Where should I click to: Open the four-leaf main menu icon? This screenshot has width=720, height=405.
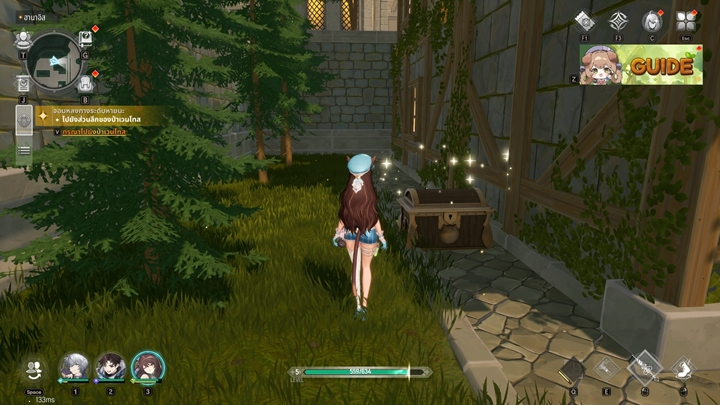(x=685, y=22)
